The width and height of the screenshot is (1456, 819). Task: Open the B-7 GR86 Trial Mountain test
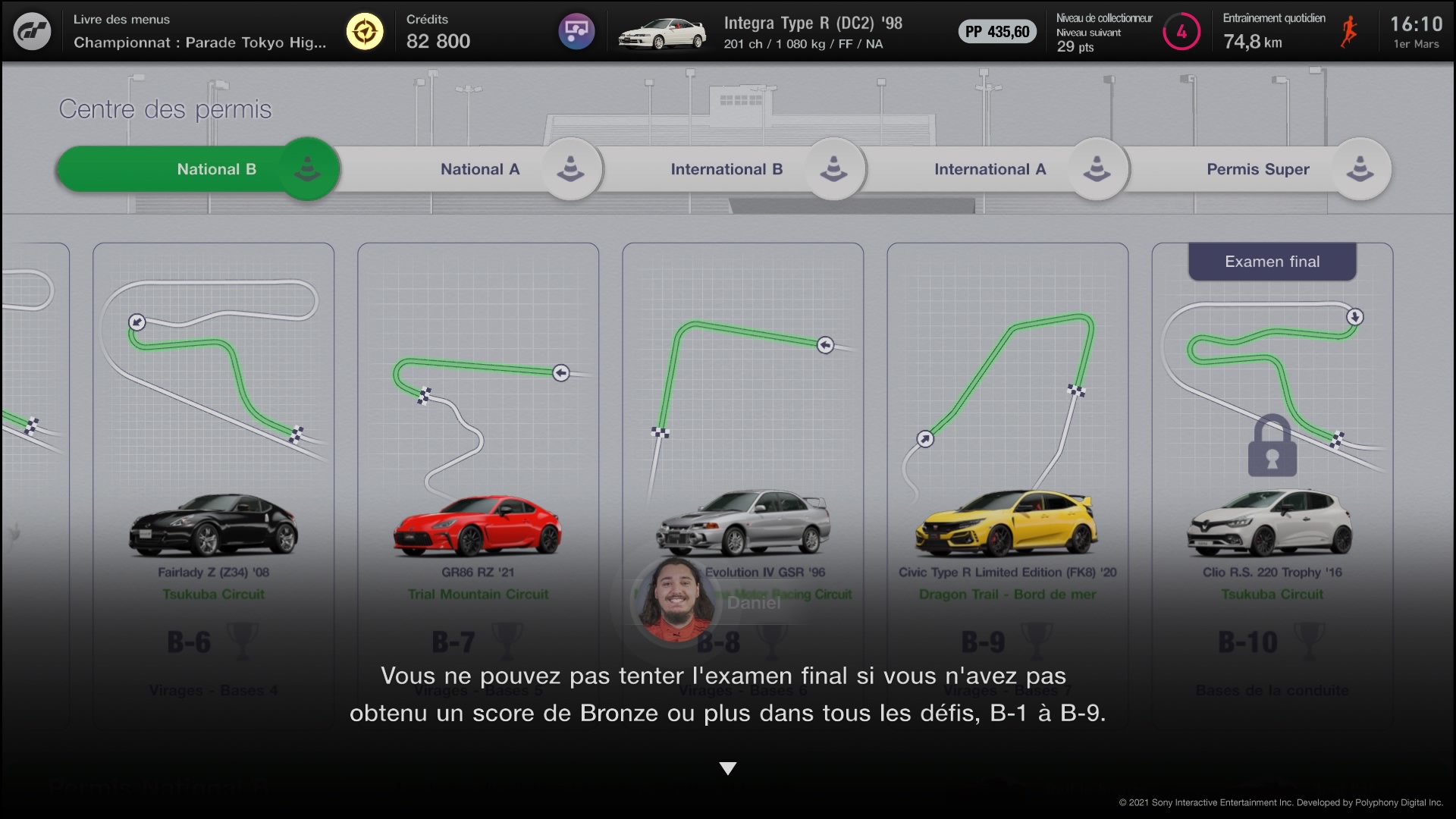click(478, 485)
